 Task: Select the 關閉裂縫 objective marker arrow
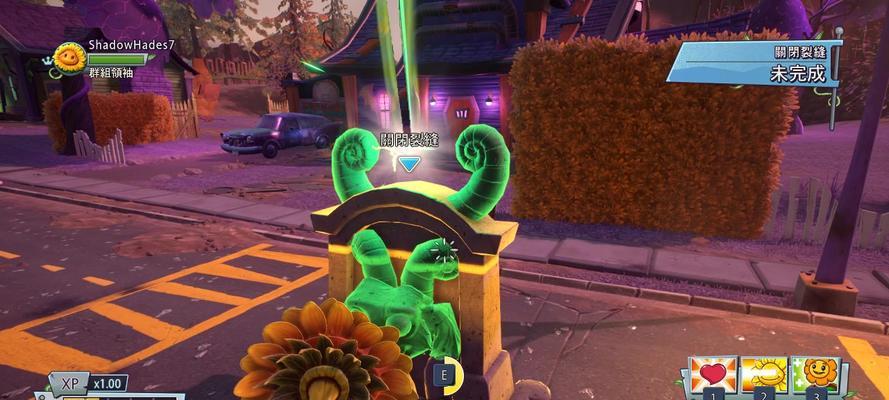click(x=409, y=163)
